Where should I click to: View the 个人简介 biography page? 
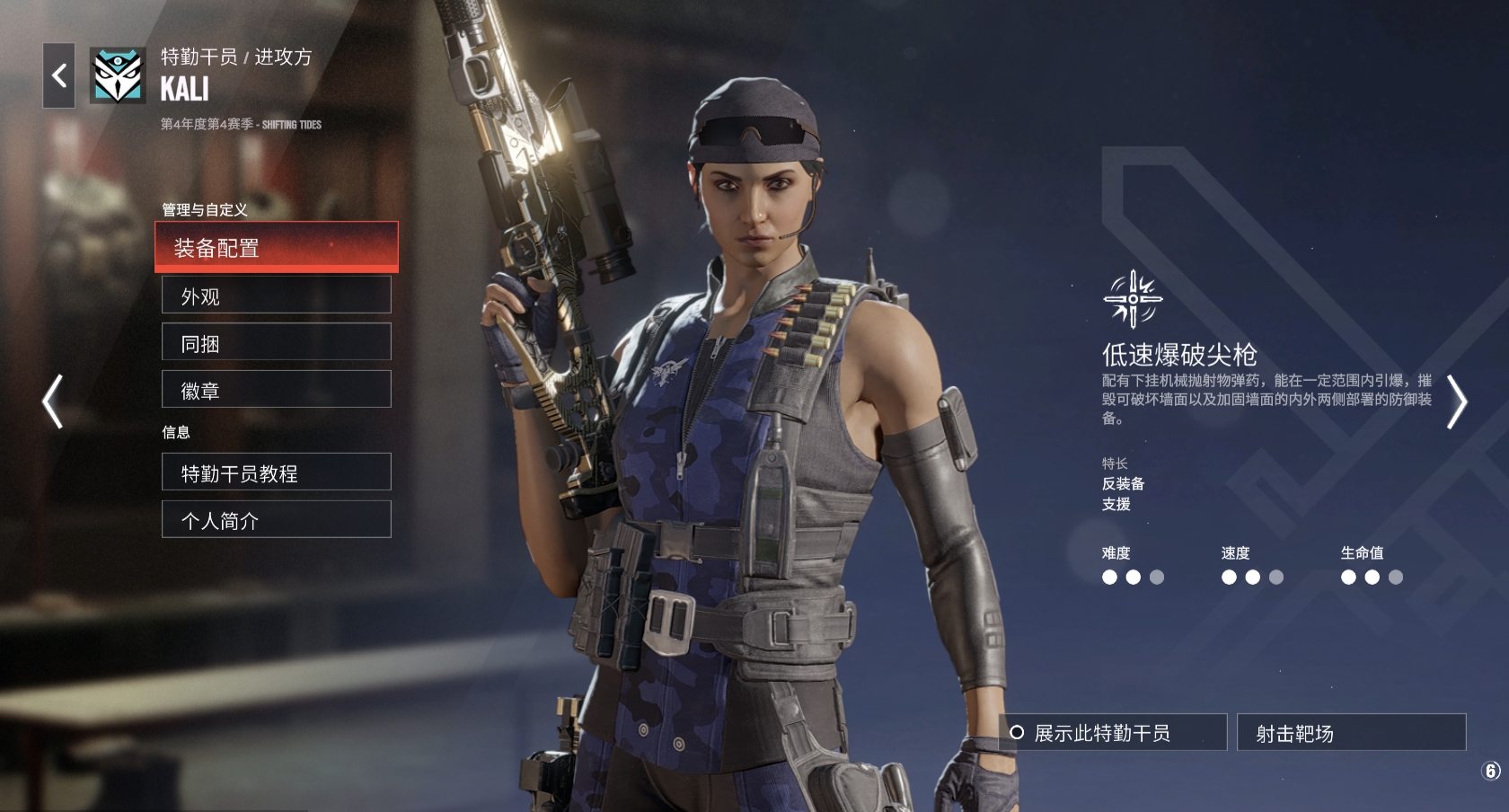coord(276,520)
